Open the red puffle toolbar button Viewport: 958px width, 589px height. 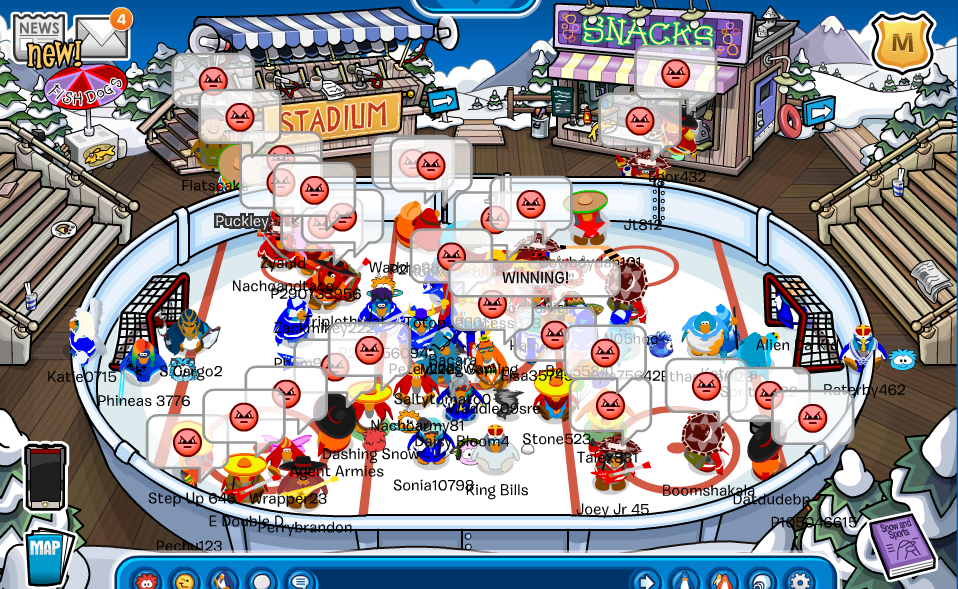coord(146,581)
